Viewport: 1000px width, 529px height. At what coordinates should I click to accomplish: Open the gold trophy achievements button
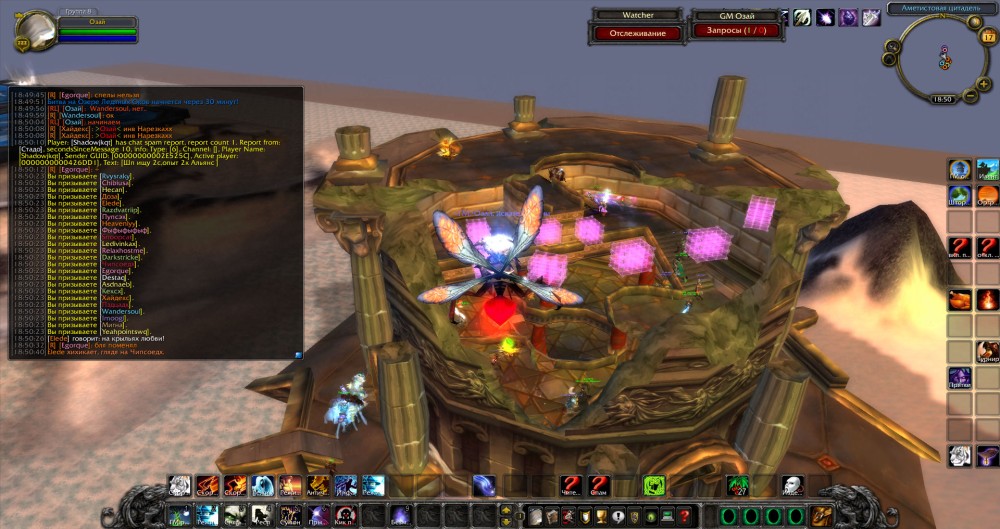pyautogui.click(x=601, y=515)
